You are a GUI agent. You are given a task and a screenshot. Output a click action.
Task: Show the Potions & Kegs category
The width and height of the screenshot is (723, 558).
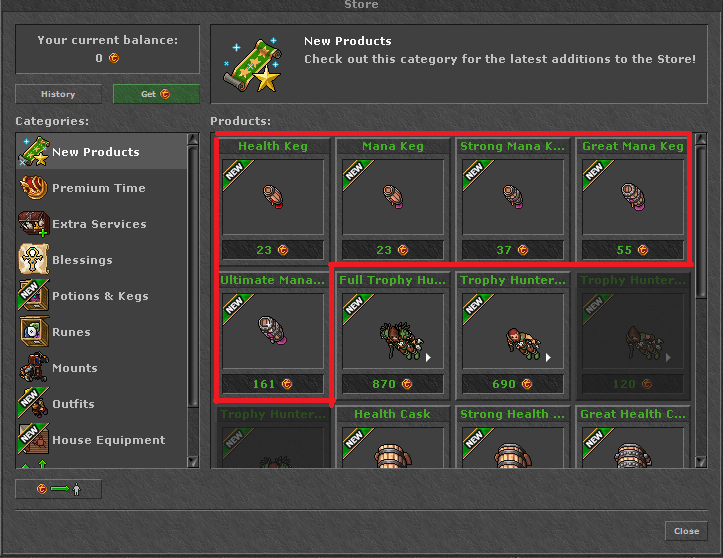[100, 296]
